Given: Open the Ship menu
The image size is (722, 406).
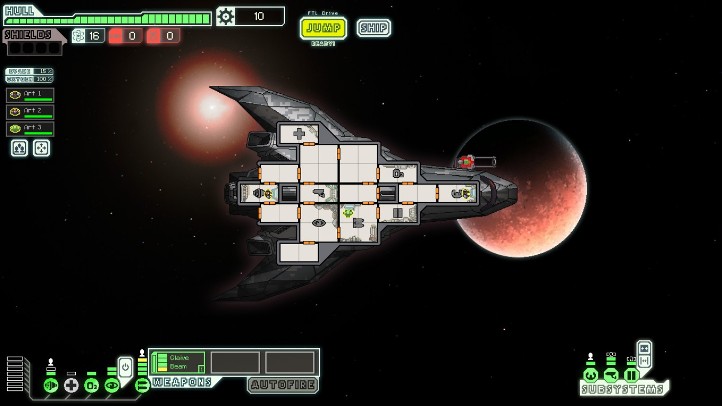Looking at the screenshot, I should [373, 28].
